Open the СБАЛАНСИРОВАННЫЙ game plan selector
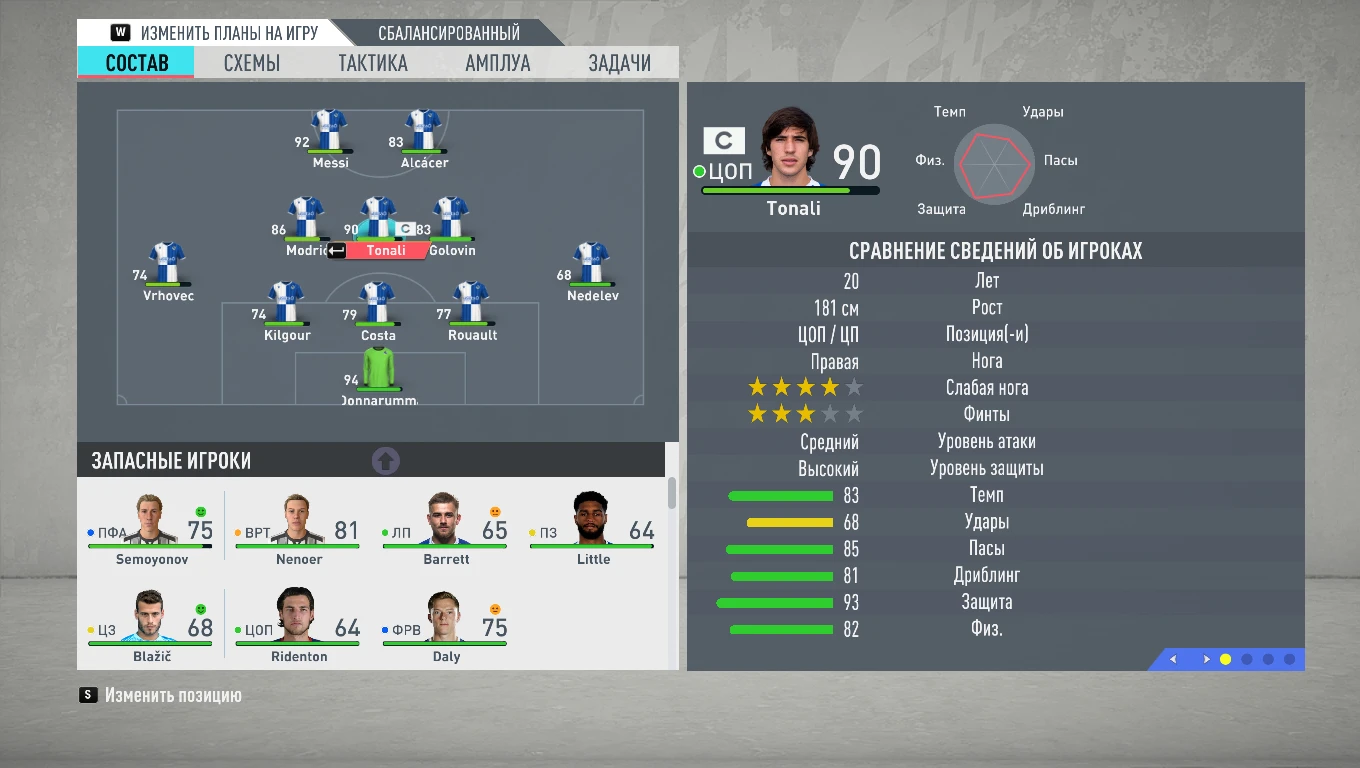 pos(447,31)
